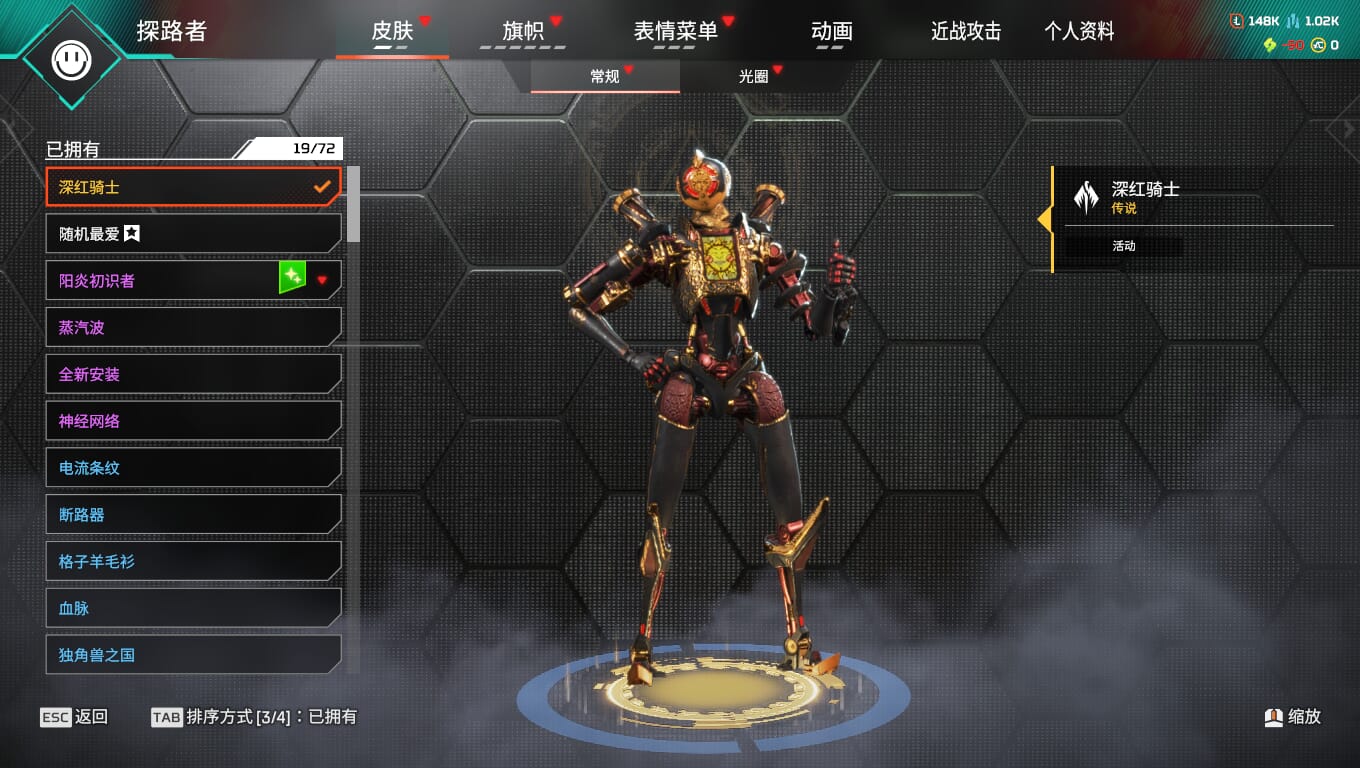Select the 全新安装 skin
Screen dimensions: 1360x768
[193, 374]
